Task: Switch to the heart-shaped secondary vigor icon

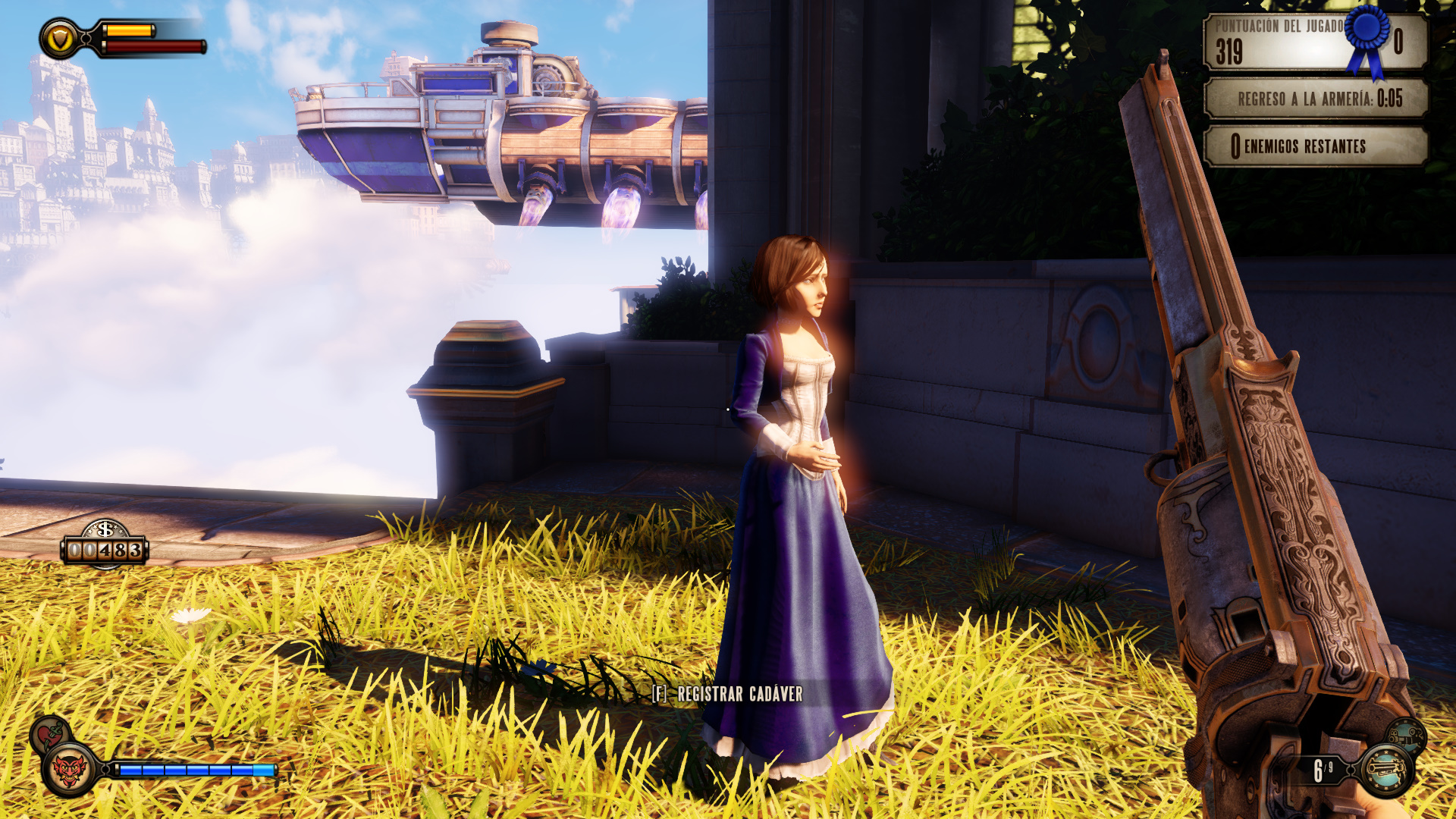Action: [x=50, y=734]
